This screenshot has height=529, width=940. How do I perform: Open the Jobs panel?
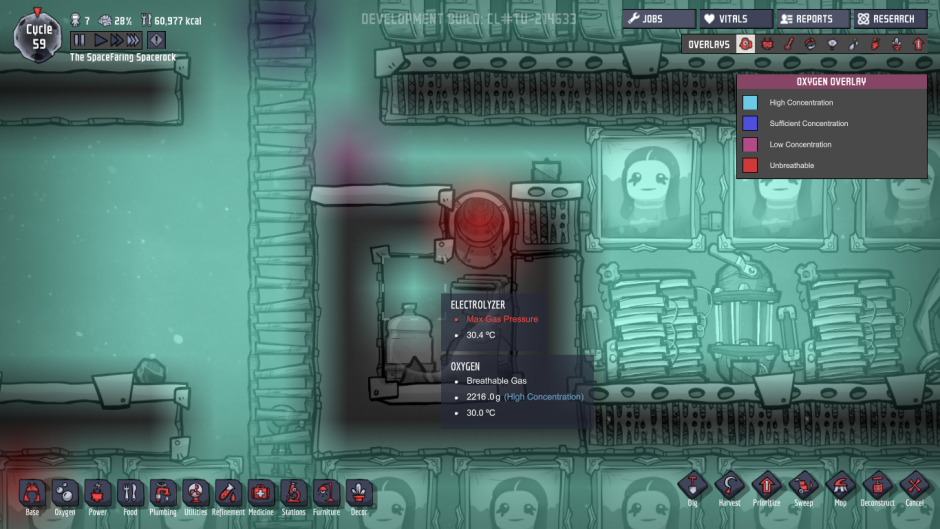[659, 19]
